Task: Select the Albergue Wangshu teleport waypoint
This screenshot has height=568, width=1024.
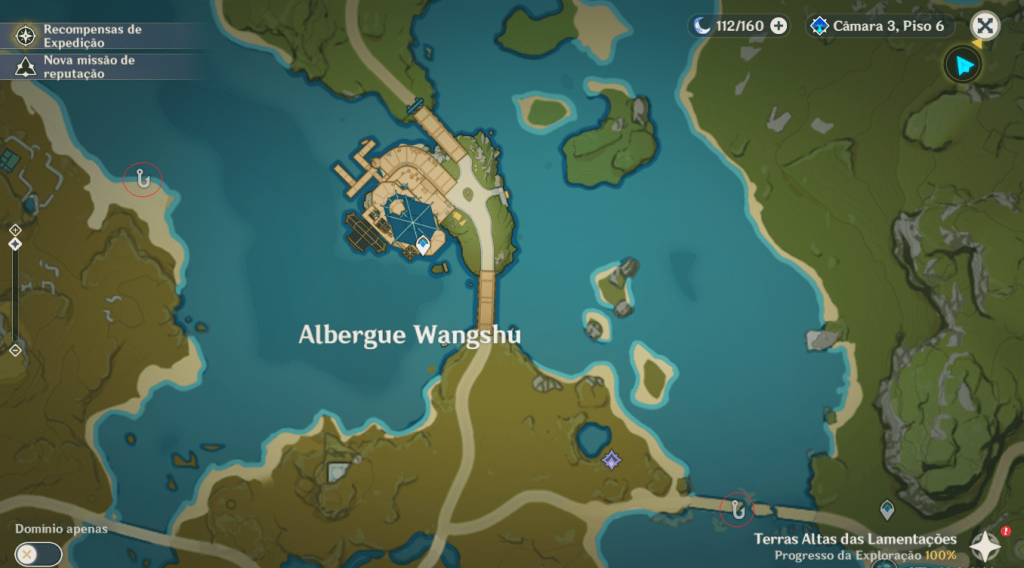Action: click(x=423, y=244)
